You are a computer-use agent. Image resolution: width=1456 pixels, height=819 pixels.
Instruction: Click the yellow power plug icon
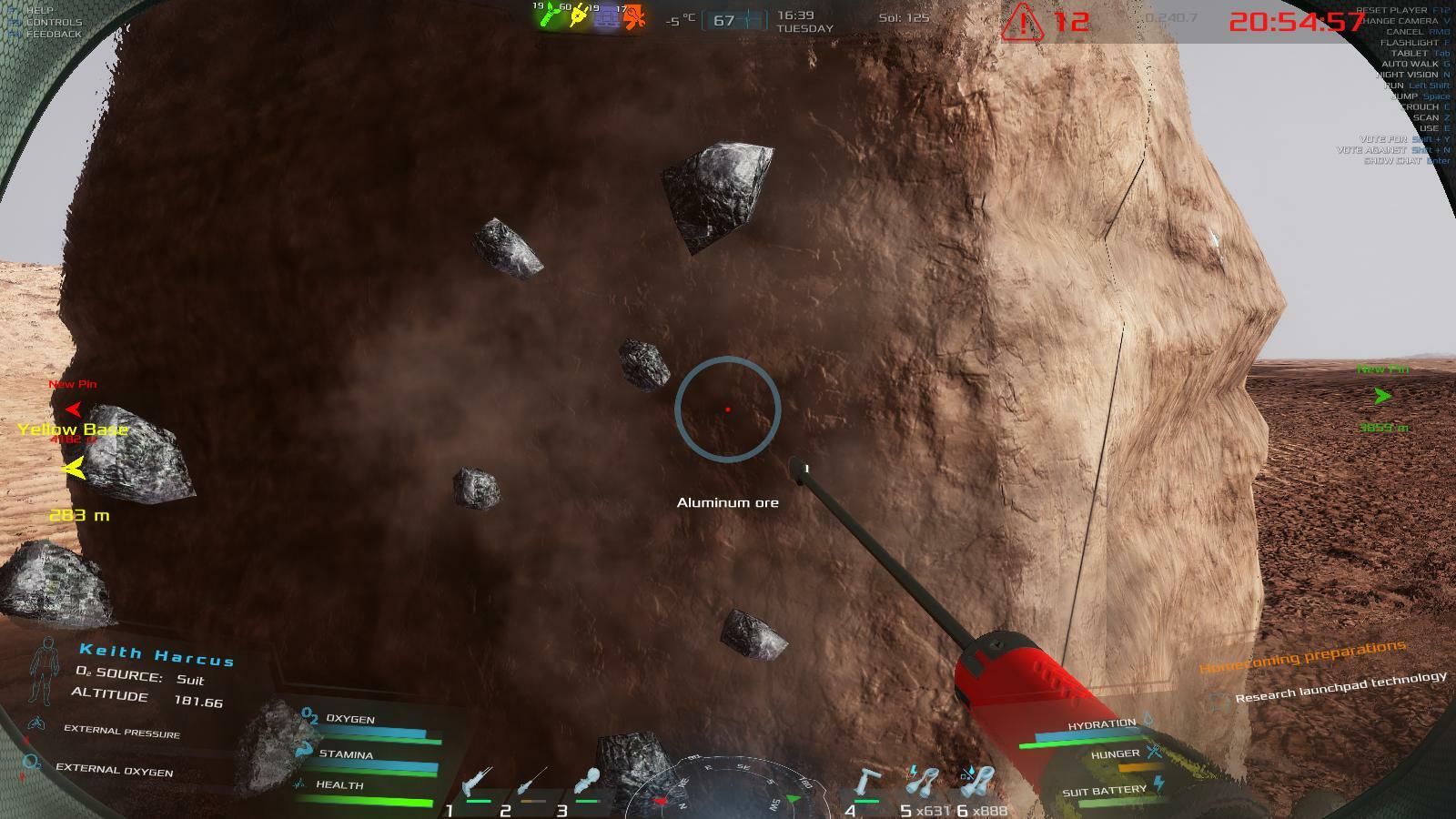[577, 15]
